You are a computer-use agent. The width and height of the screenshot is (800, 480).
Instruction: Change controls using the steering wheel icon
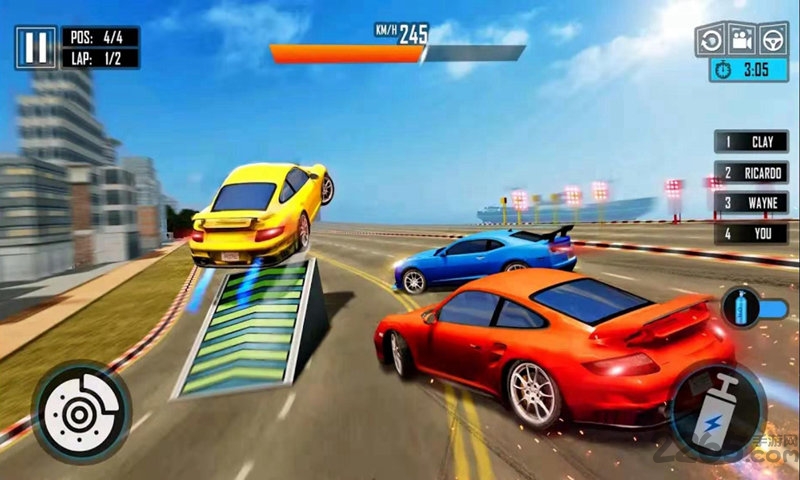pyautogui.click(x=772, y=39)
